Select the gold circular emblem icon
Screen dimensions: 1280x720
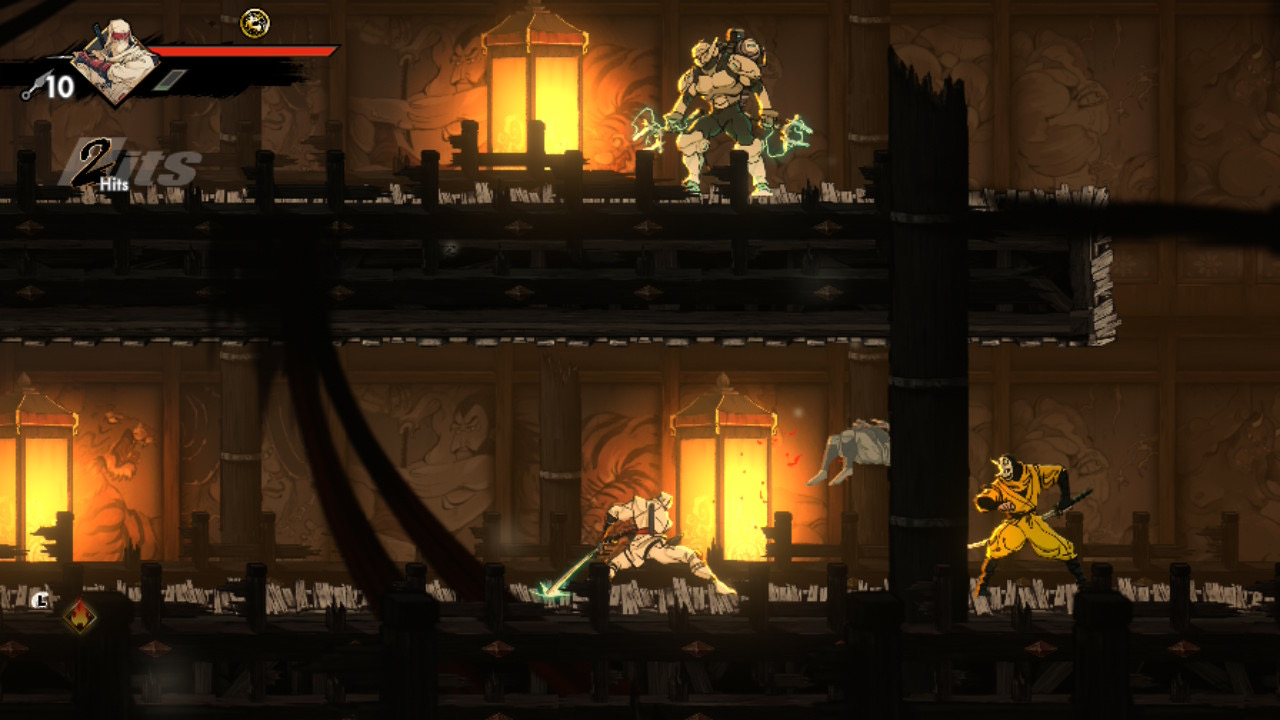[x=255, y=22]
